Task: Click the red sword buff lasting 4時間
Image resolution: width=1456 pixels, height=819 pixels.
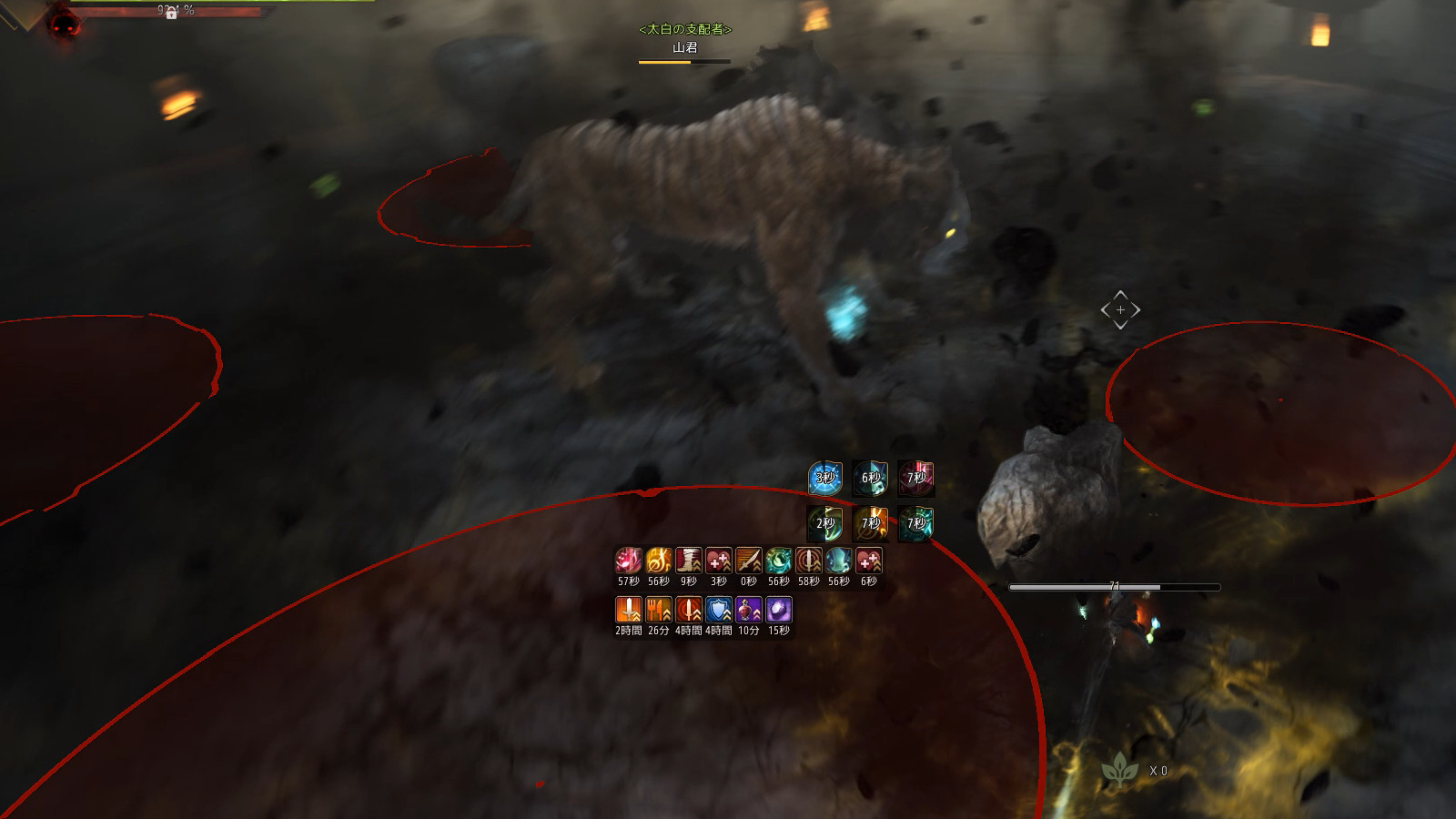Action: [x=688, y=609]
